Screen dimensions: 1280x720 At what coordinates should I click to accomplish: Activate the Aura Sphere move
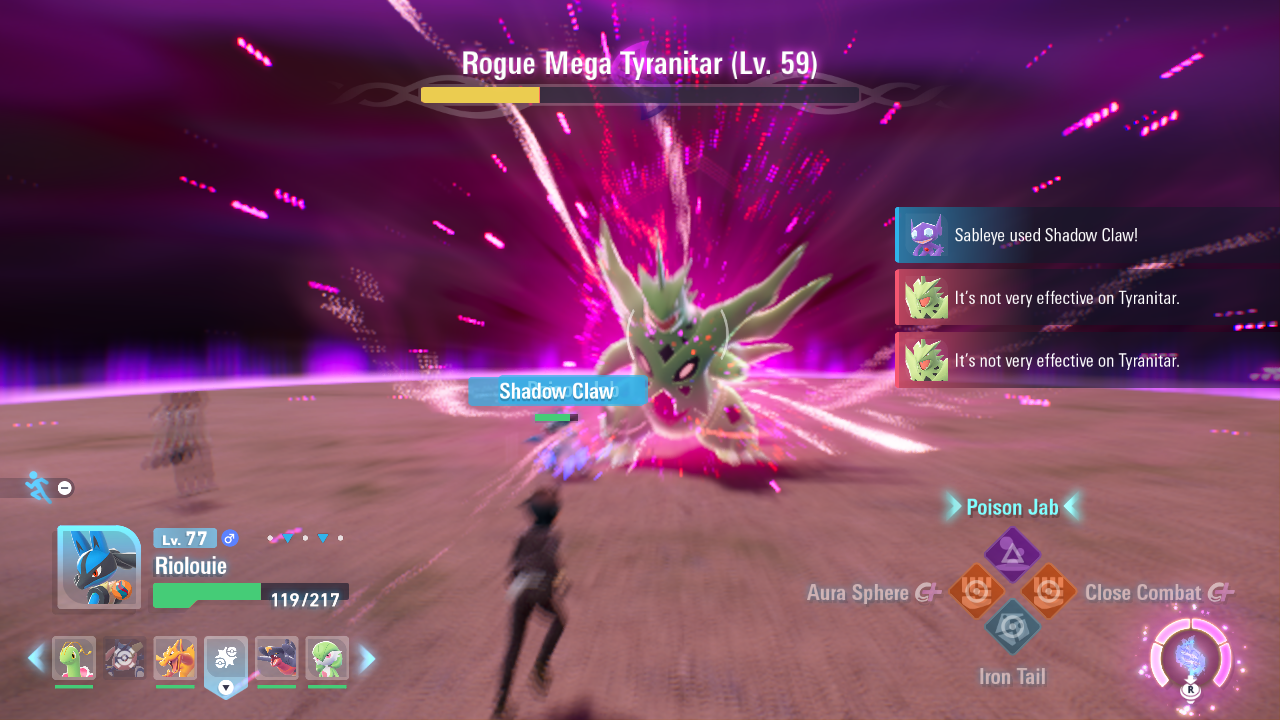976,591
